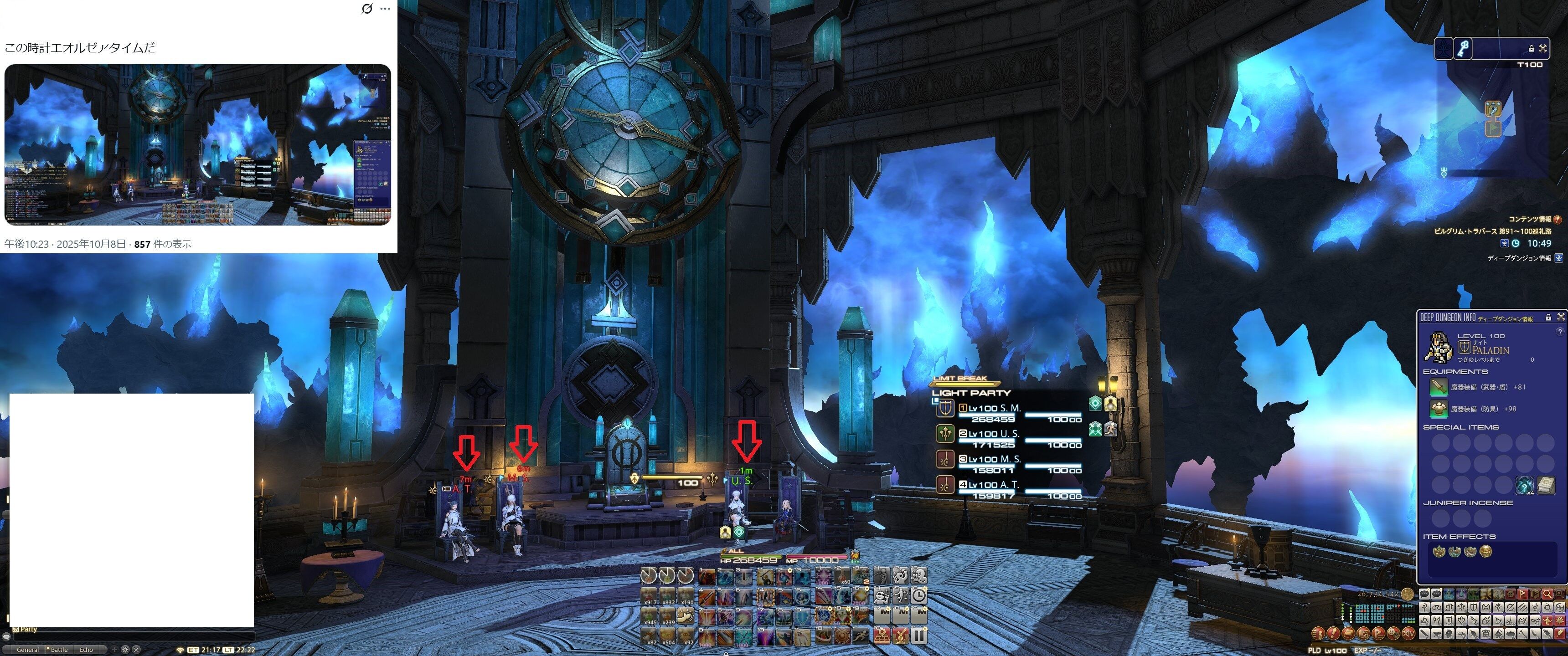Open Deep Dungeon Info help question mark
1568x656 pixels.
pos(1559,332)
